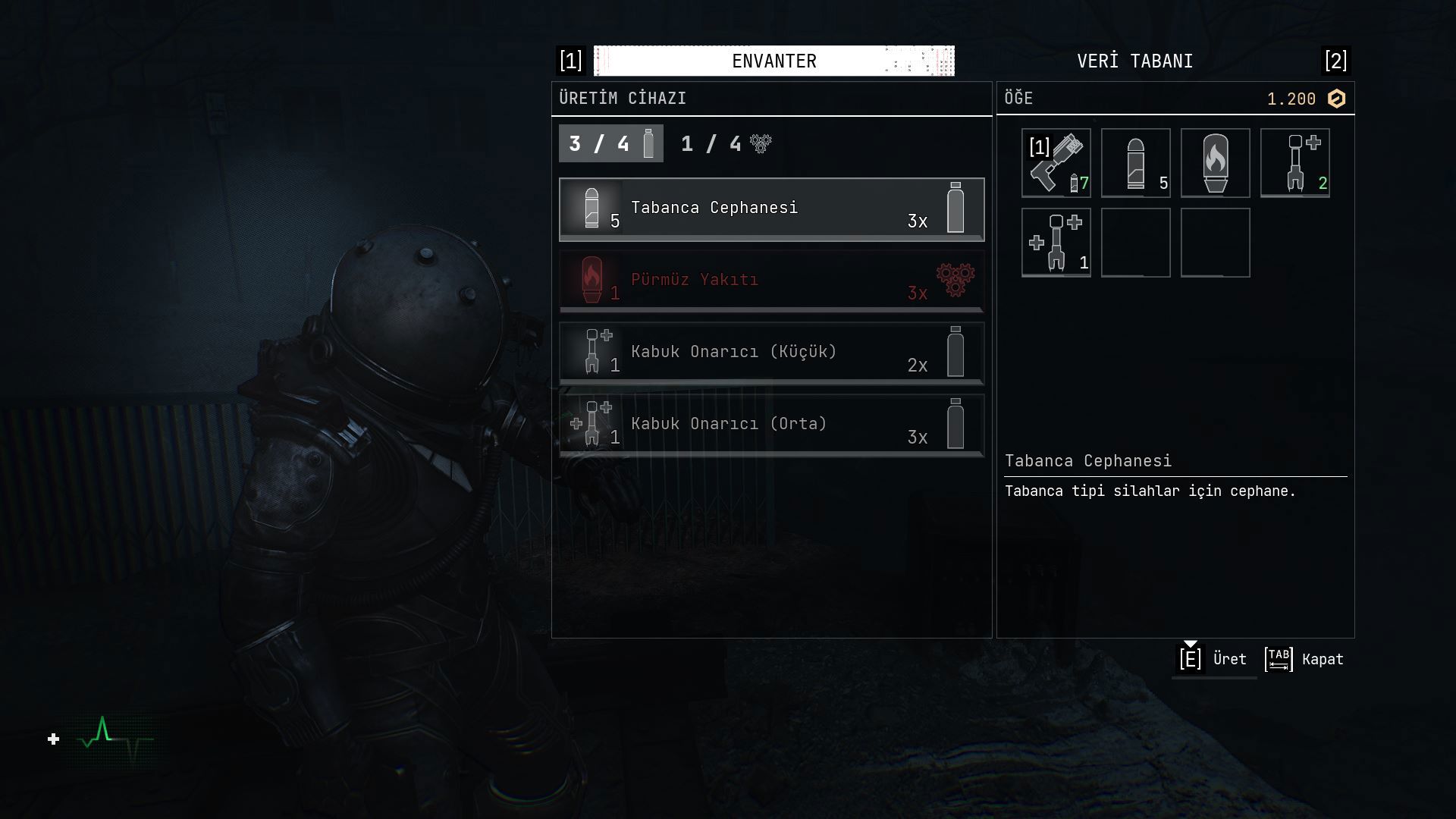Select the Tabanca Cephanesi recipe
This screenshot has height=819, width=1456.
771,209
